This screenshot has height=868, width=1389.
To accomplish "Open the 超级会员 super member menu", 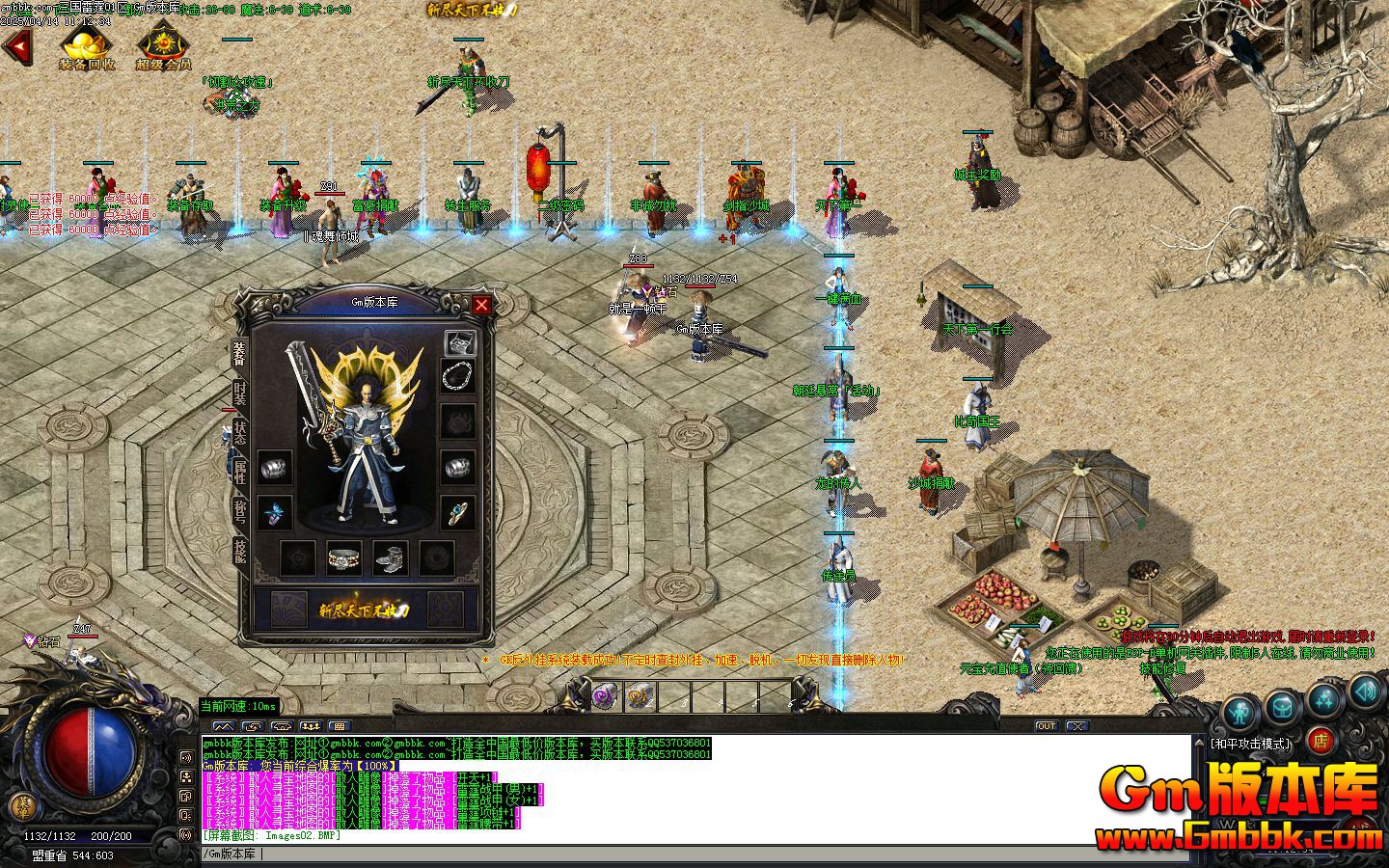I will click(x=163, y=47).
